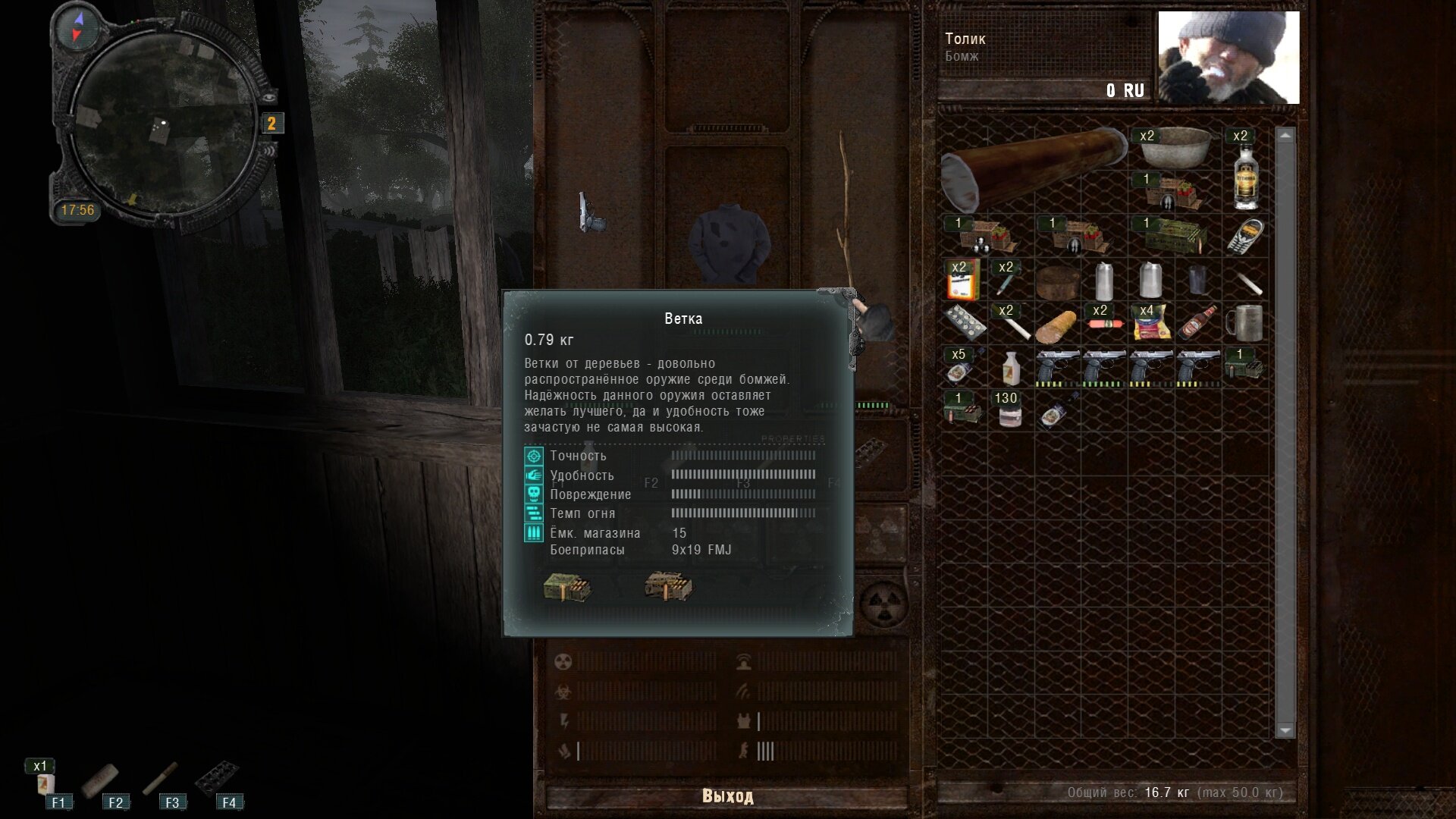Select the equipped pistol slot
This screenshot has width=1456, height=819.
pyautogui.click(x=590, y=212)
